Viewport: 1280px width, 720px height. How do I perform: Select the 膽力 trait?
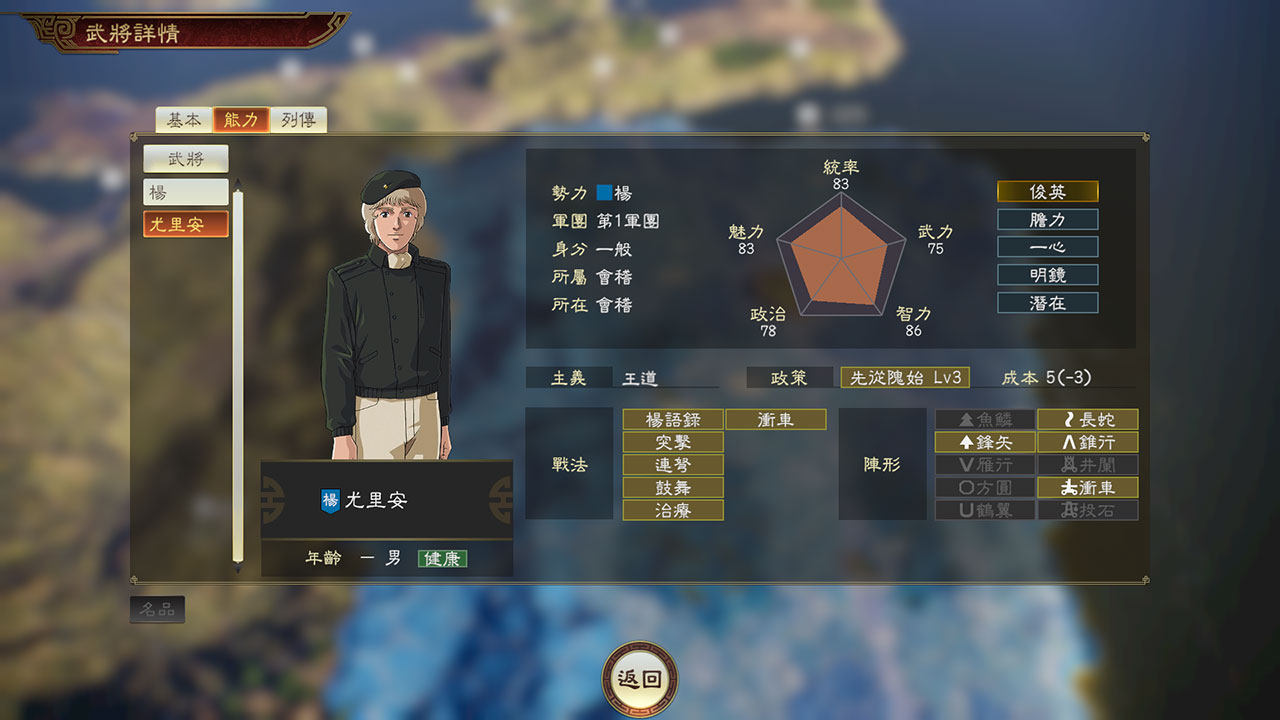coord(1047,219)
